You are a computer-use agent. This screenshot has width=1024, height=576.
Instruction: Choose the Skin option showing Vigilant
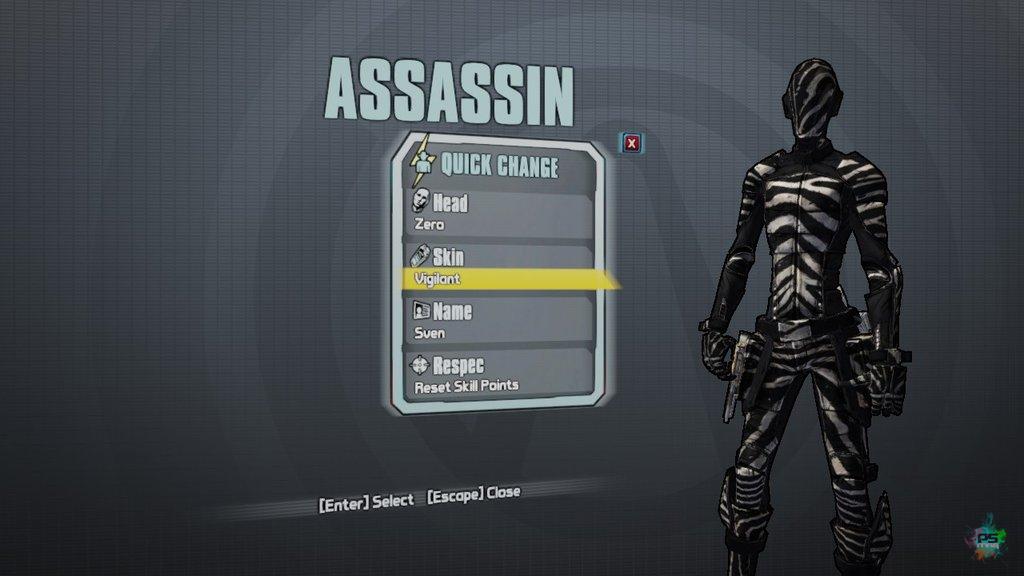tap(500, 267)
